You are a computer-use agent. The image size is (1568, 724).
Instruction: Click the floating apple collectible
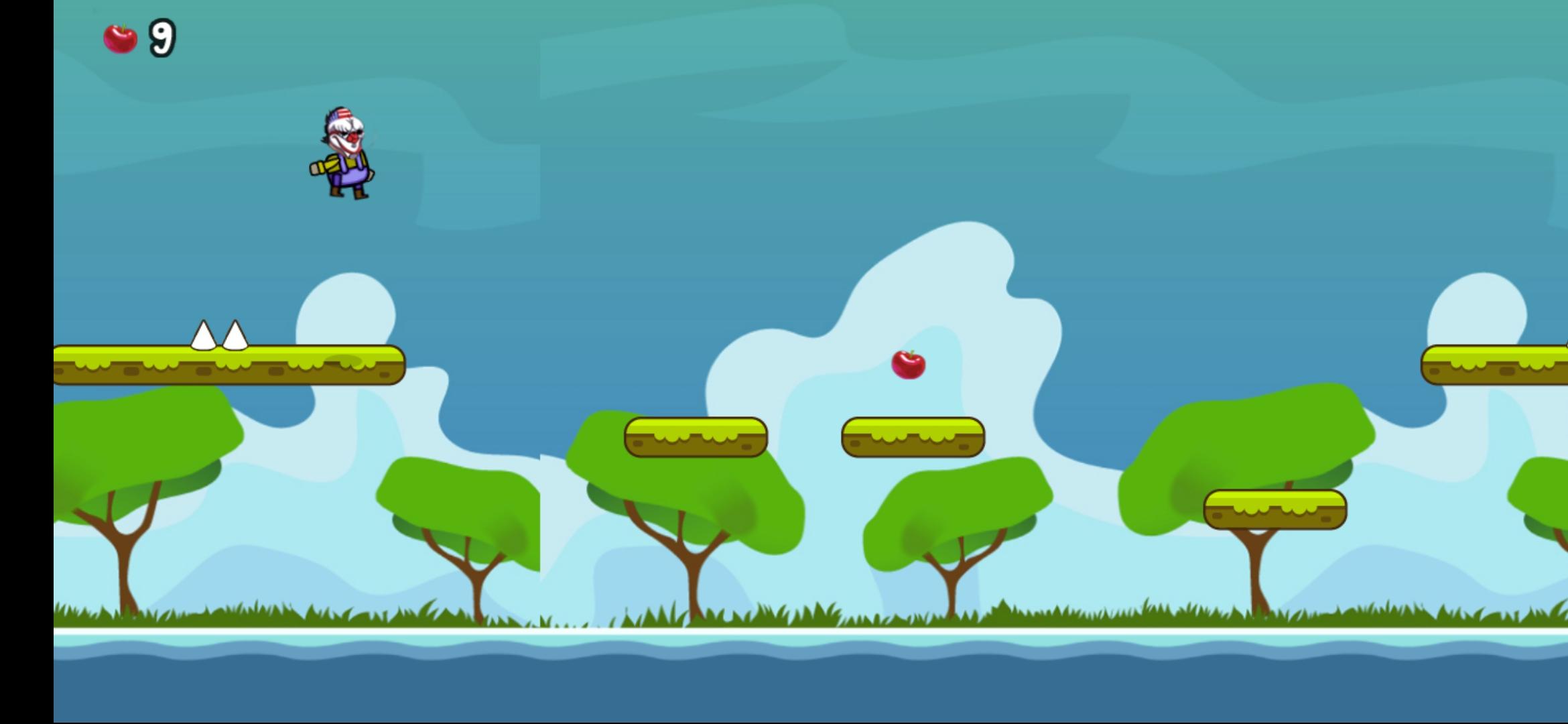click(x=908, y=364)
